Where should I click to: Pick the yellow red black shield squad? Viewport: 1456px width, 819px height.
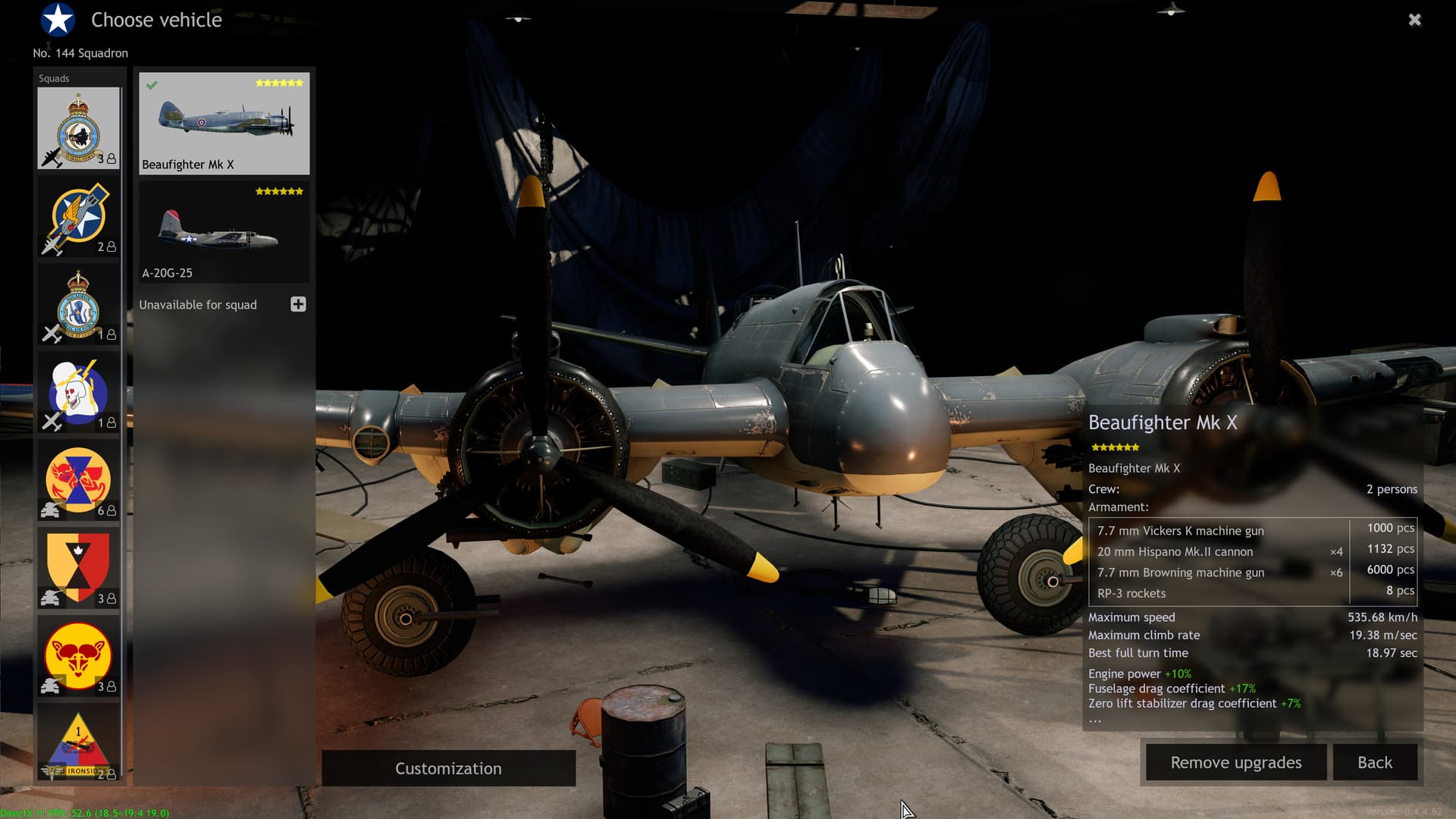pos(78,569)
